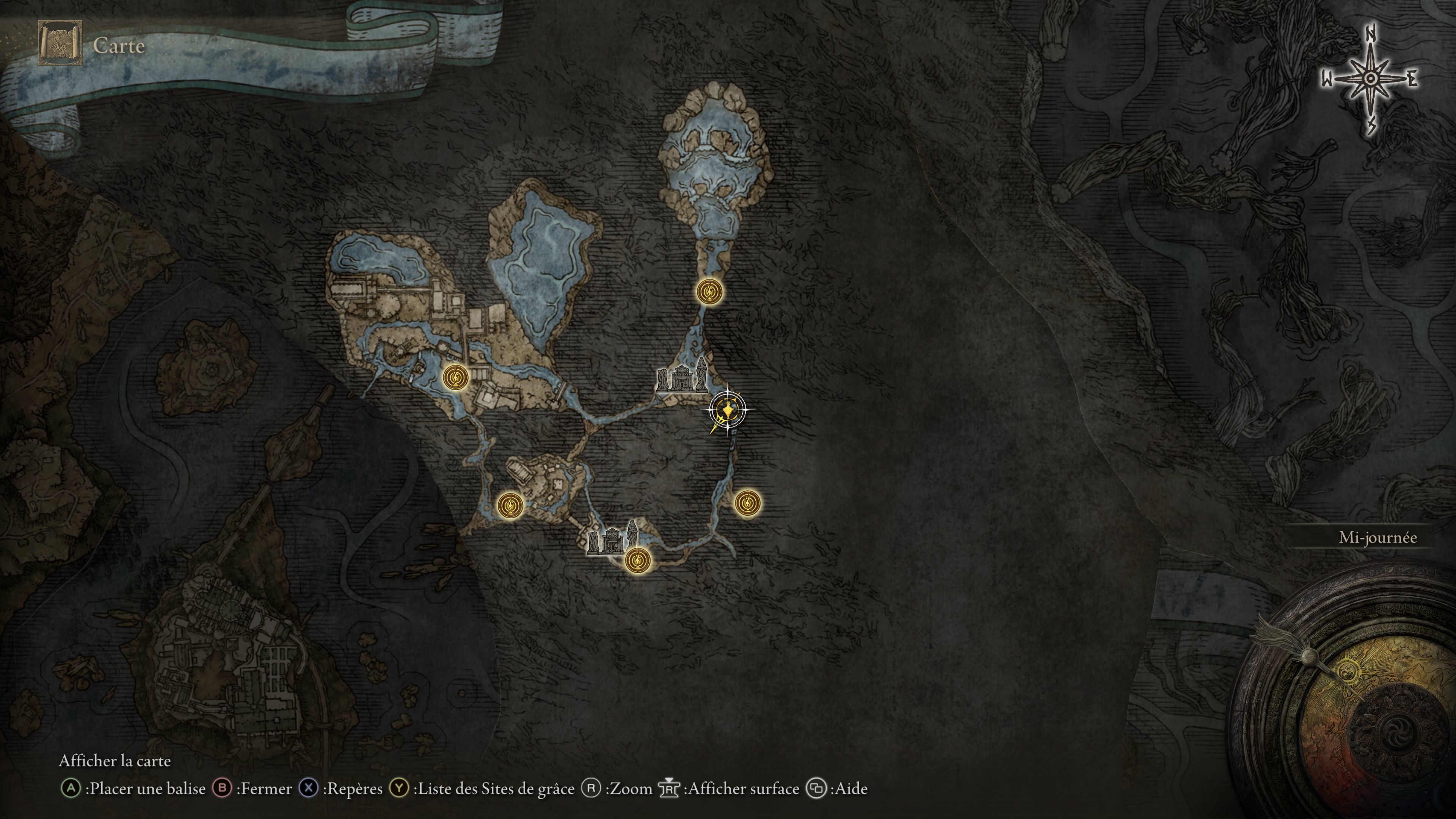Click the compass rose
The width and height of the screenshot is (1456, 819).
point(1370,79)
